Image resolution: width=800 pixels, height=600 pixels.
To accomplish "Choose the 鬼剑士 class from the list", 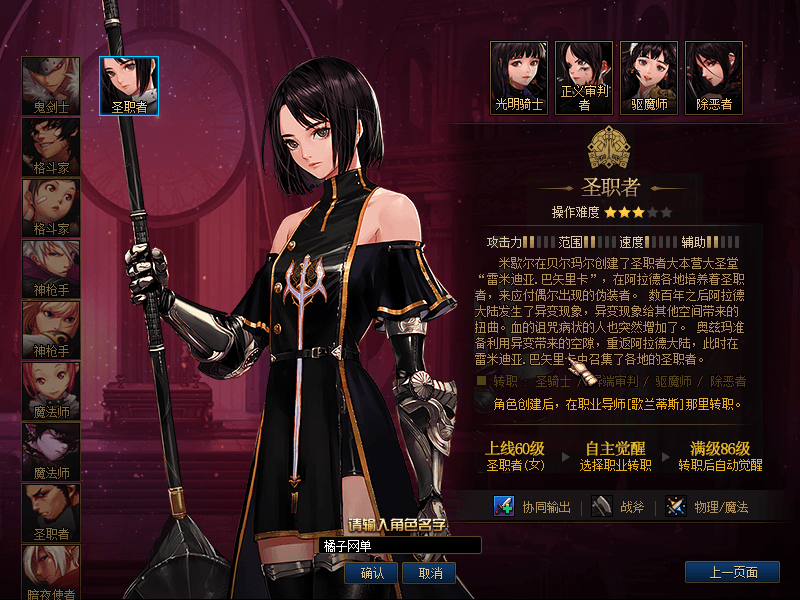I will point(51,85).
